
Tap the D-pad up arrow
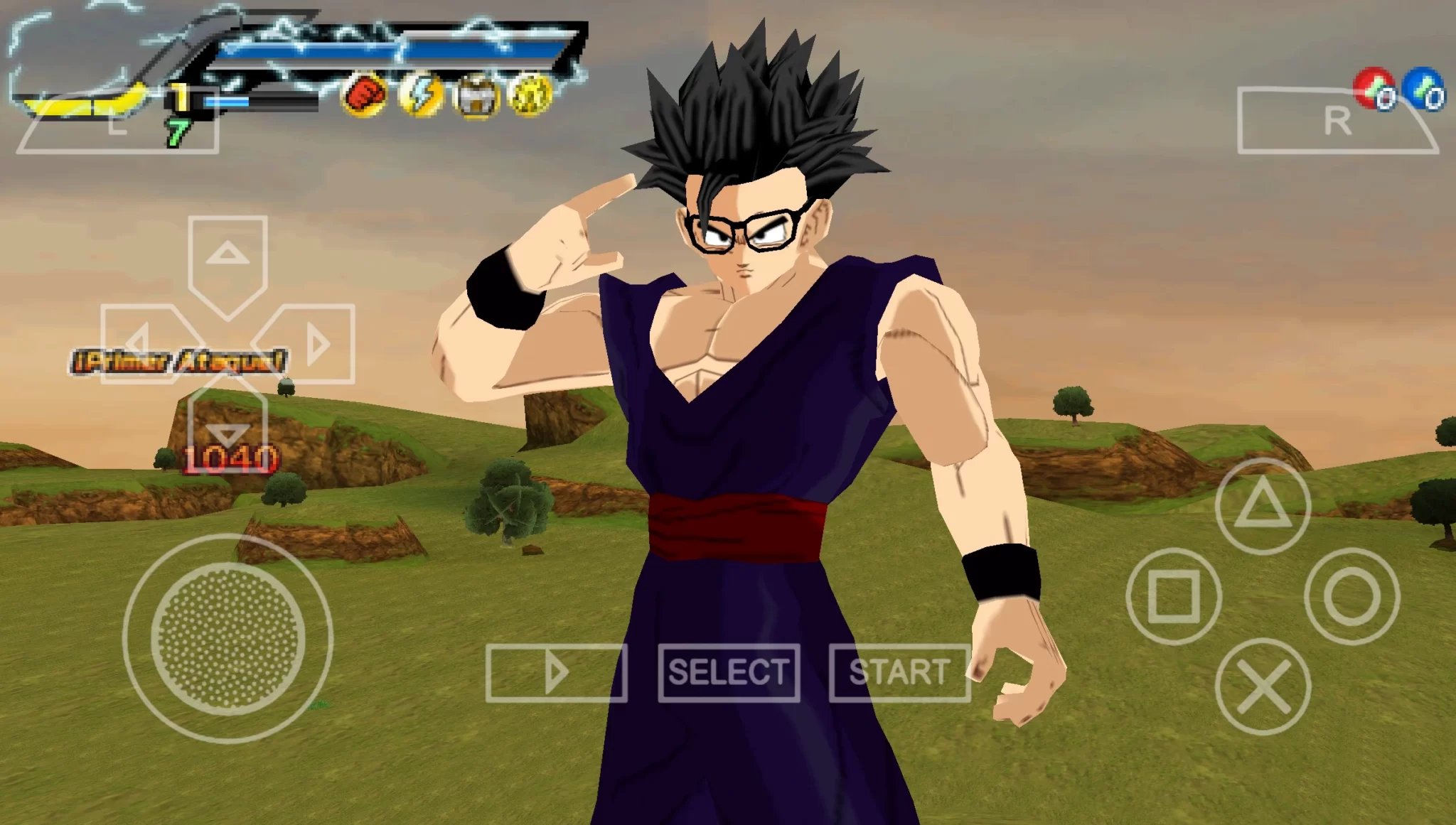click(x=227, y=256)
